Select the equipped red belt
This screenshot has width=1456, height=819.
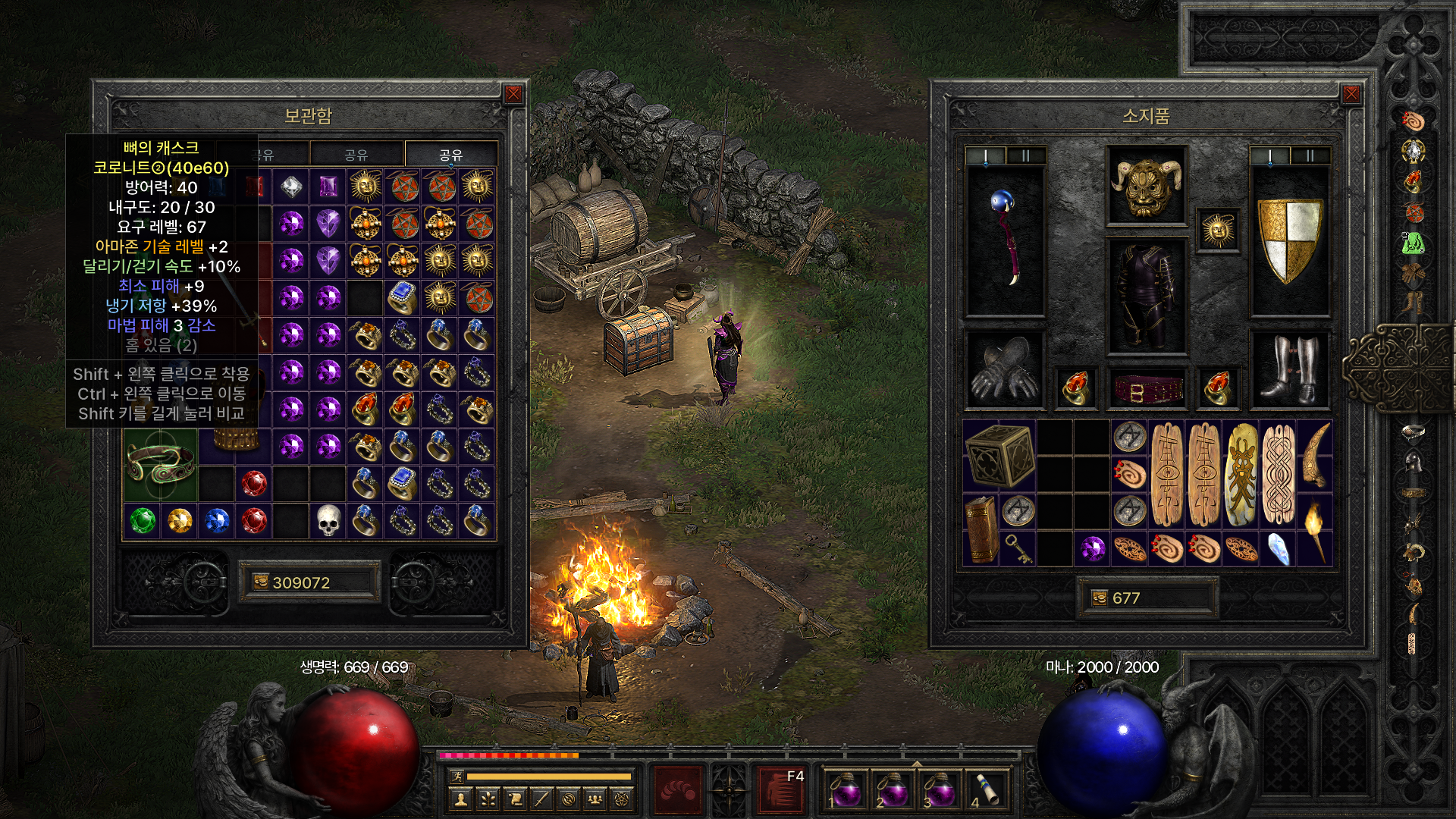click(x=1146, y=388)
